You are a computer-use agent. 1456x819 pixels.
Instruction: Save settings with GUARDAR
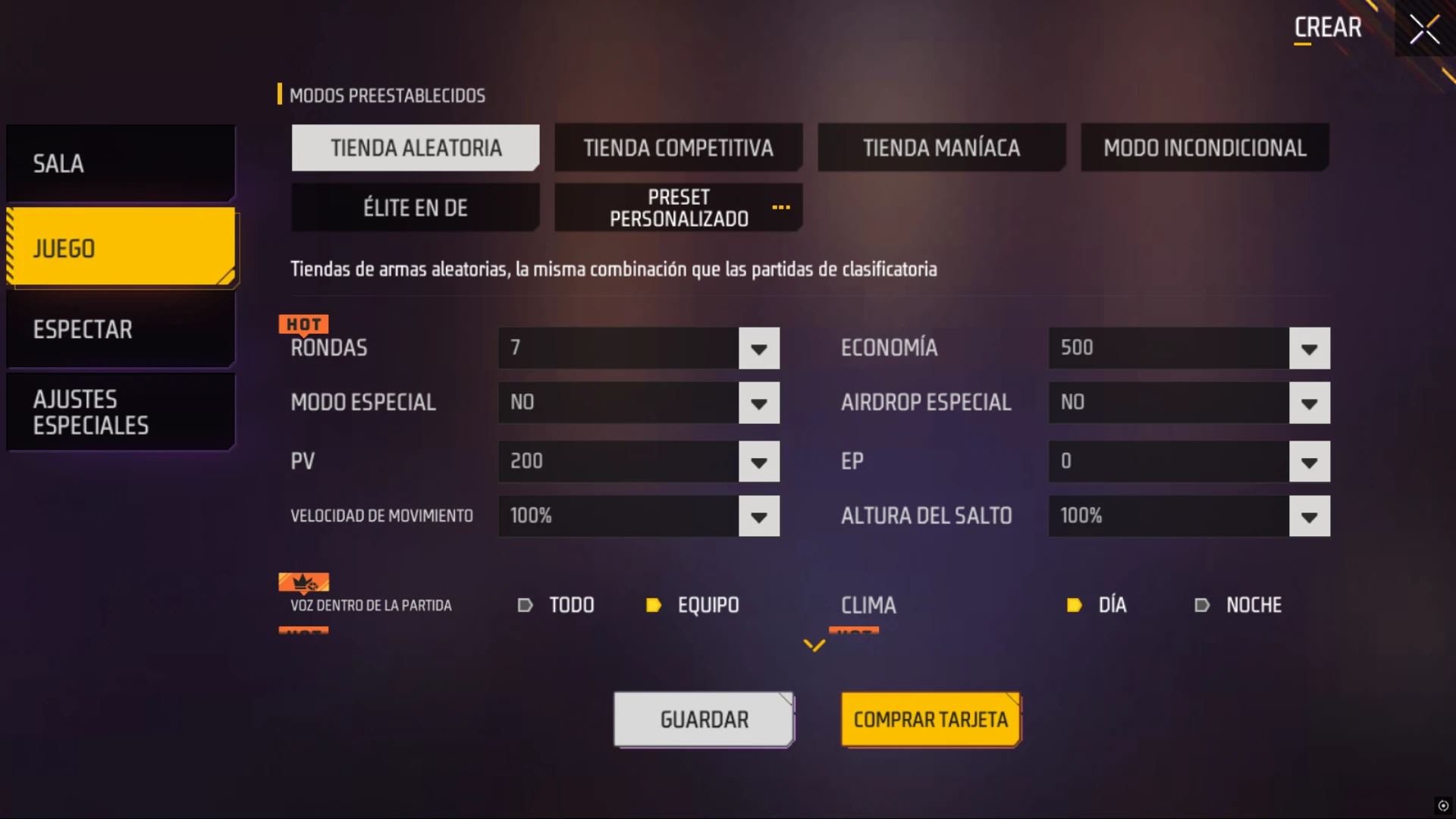coord(703,718)
